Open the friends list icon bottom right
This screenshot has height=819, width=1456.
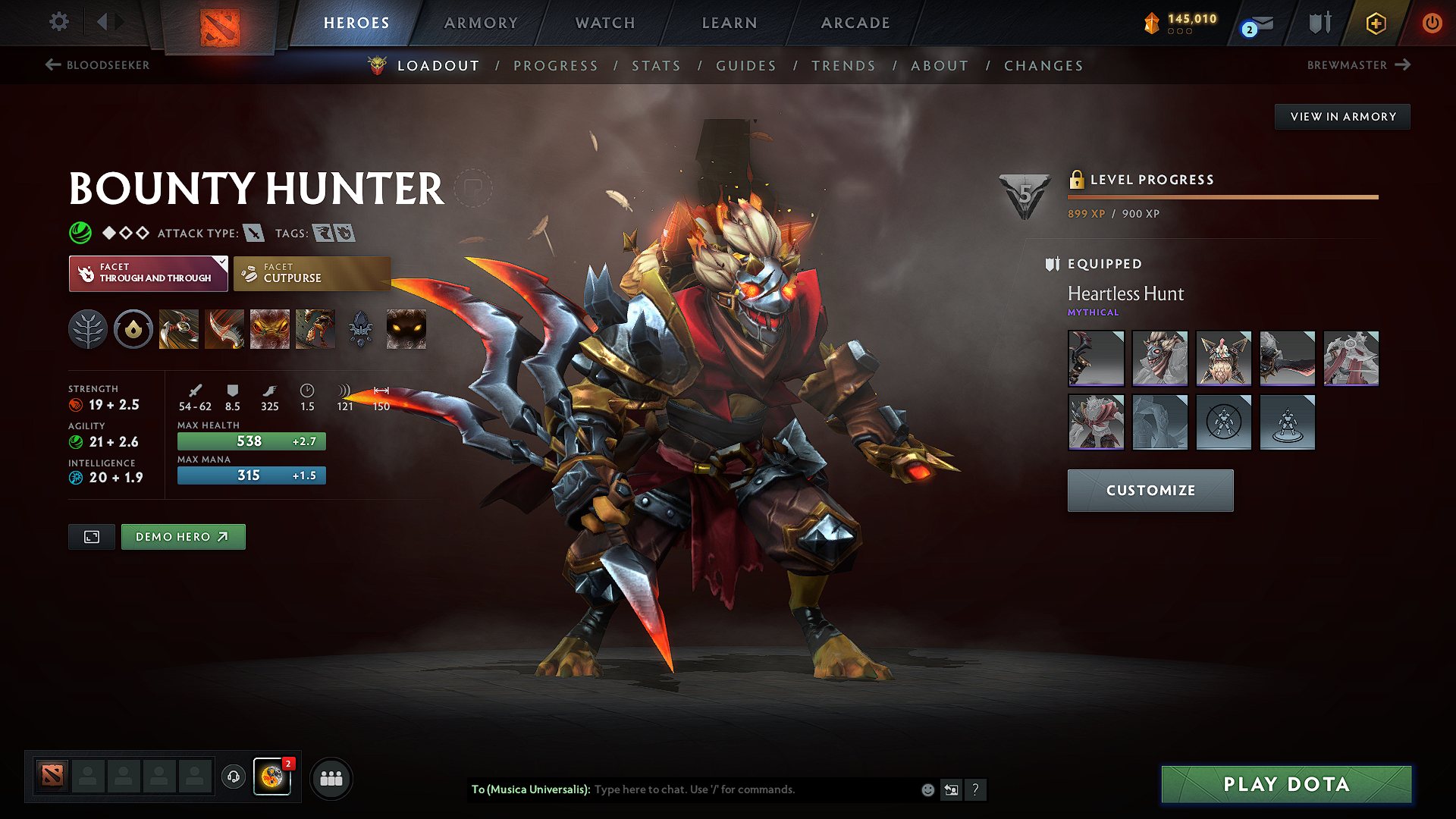coord(331,778)
